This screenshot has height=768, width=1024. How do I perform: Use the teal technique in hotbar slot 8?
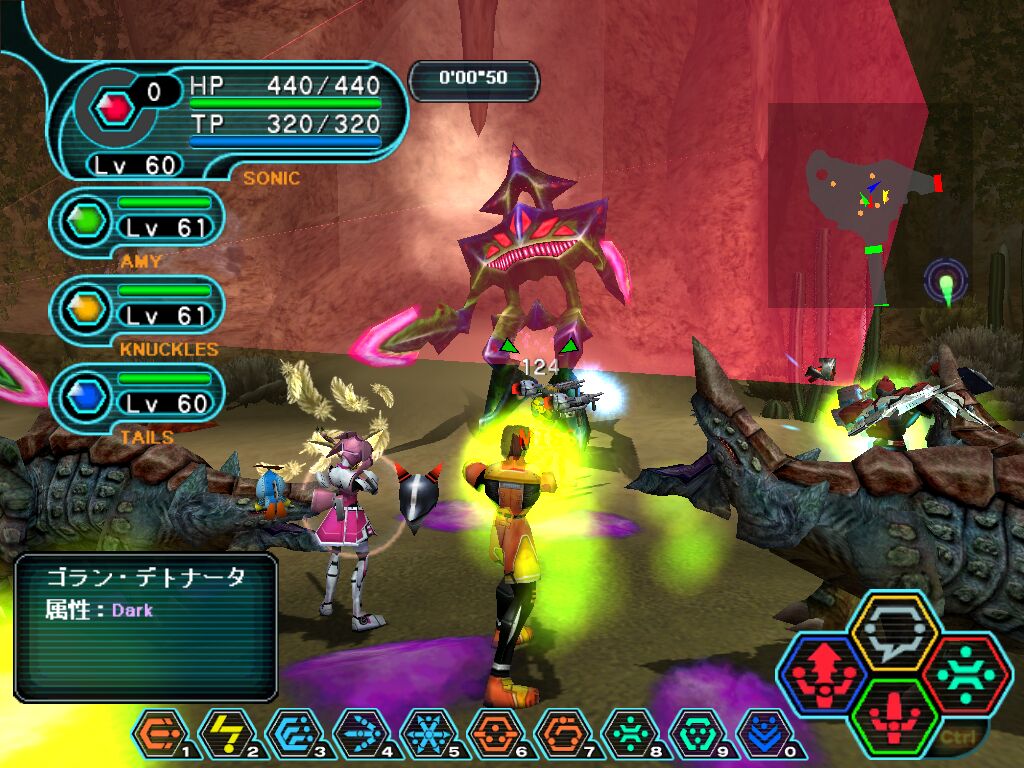click(x=628, y=737)
